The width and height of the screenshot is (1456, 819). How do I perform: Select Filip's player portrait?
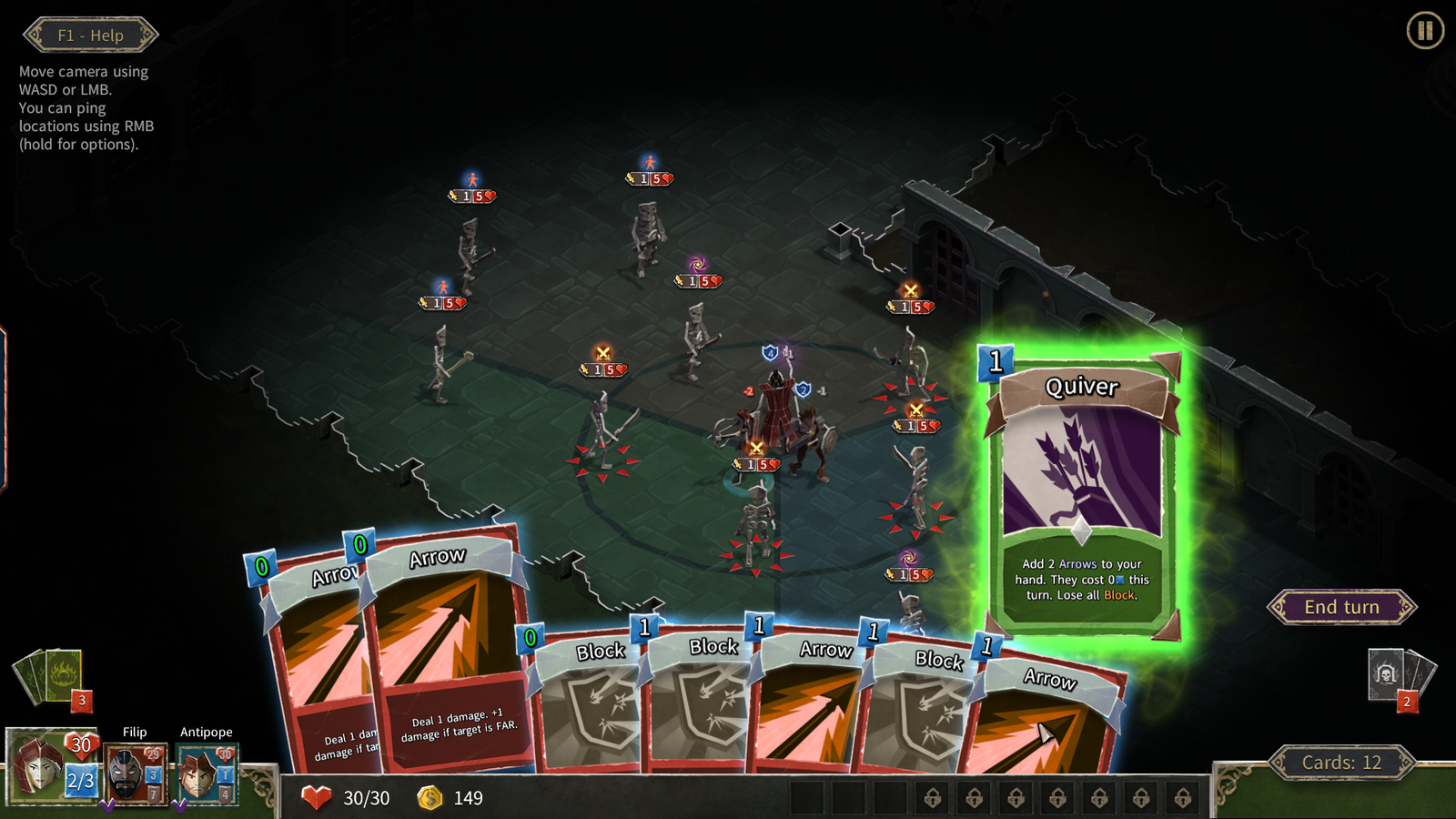pos(134,775)
